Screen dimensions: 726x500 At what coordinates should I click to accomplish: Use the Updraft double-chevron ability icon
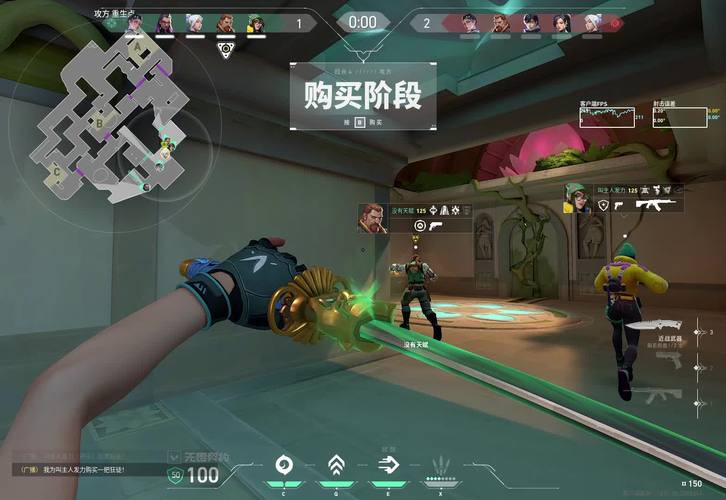(336, 464)
